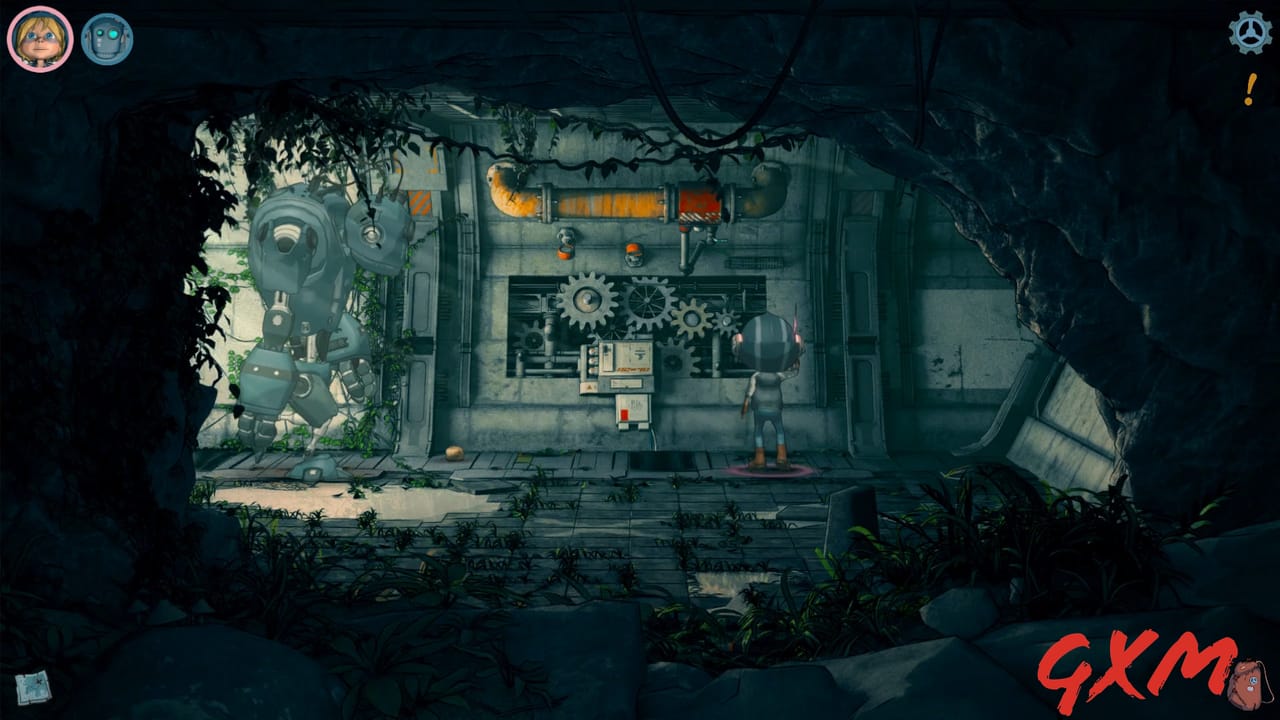Switch to the robot companion portrait
Image resolution: width=1280 pixels, height=720 pixels.
pos(105,33)
